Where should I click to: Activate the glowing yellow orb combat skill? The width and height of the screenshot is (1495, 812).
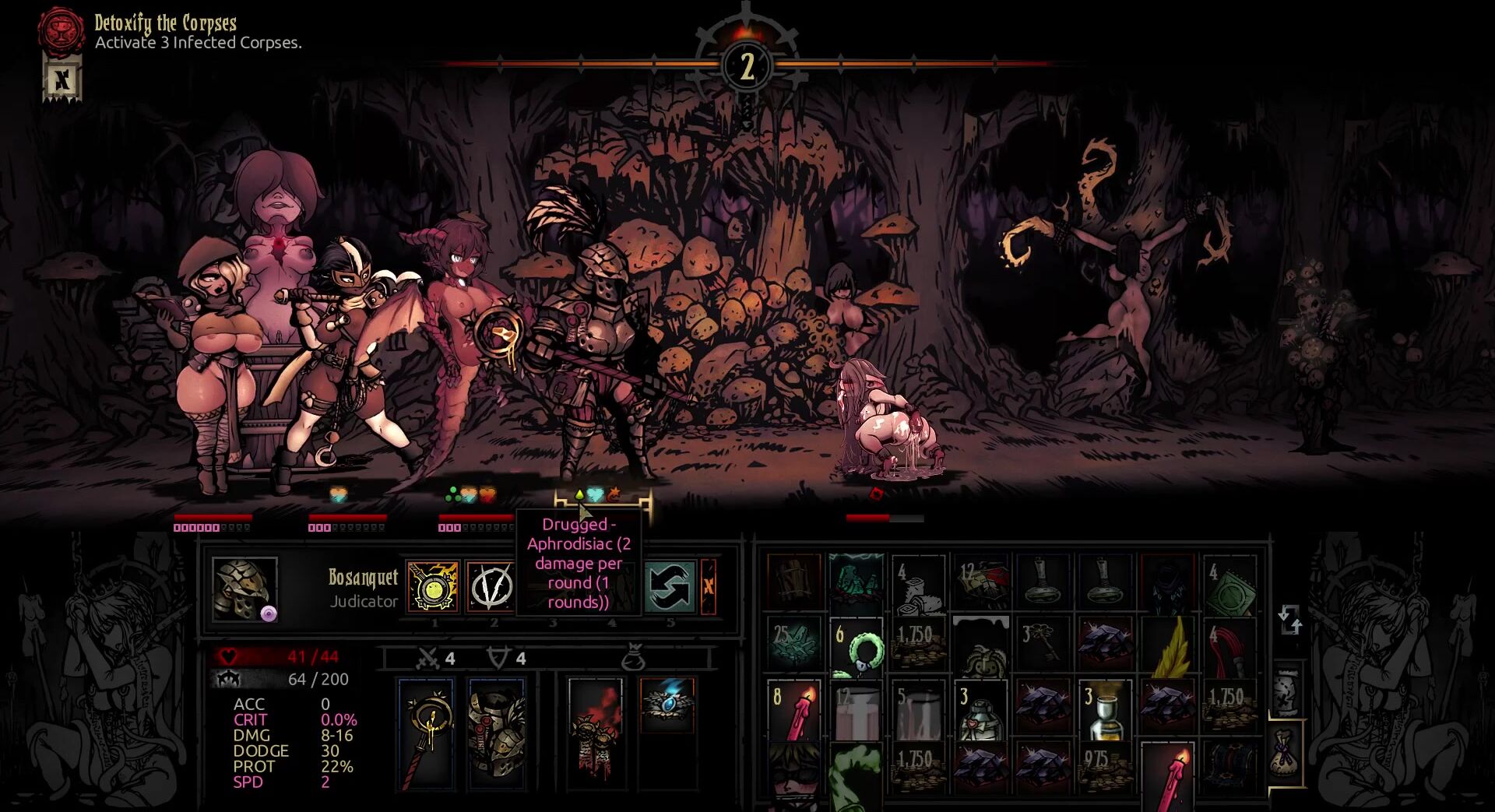click(x=433, y=586)
